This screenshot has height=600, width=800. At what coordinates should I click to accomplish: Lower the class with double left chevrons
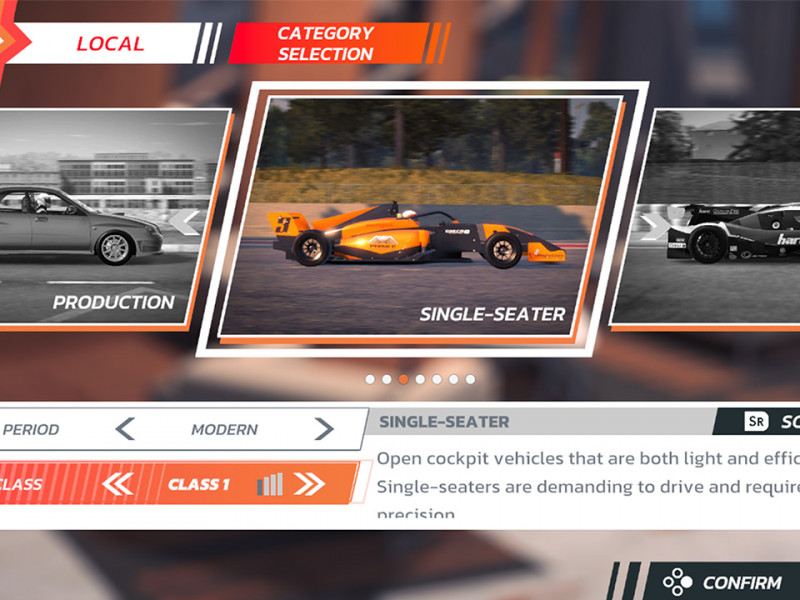(118, 485)
